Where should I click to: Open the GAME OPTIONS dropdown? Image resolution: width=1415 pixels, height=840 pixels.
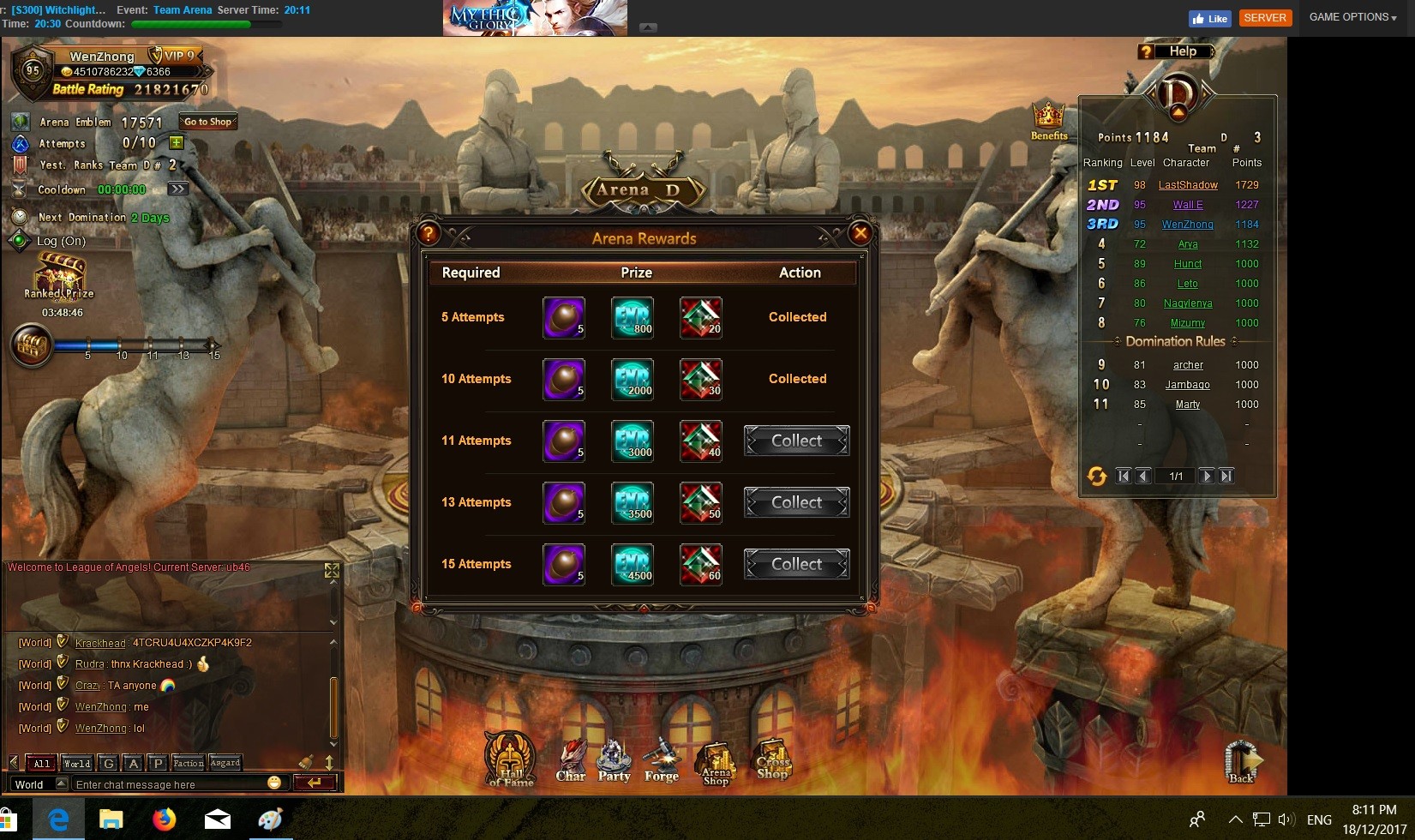point(1352,17)
